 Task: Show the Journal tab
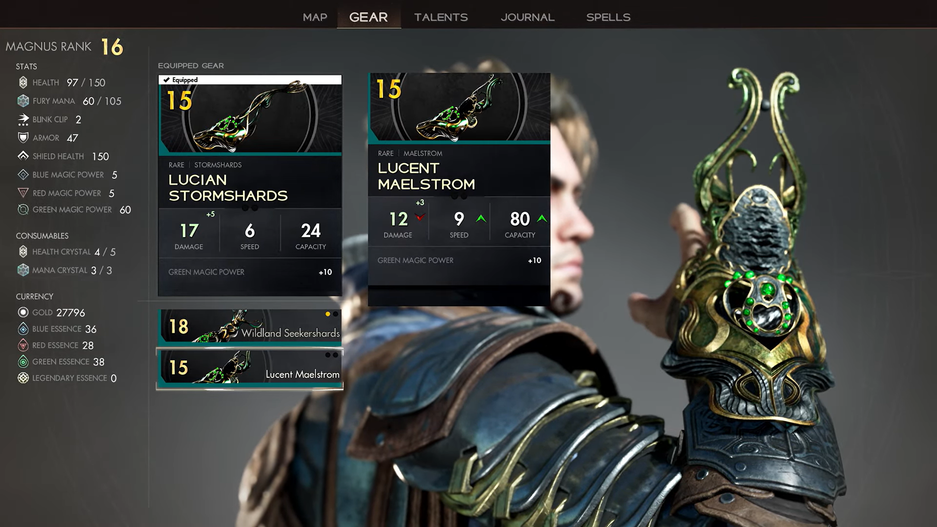coord(528,17)
